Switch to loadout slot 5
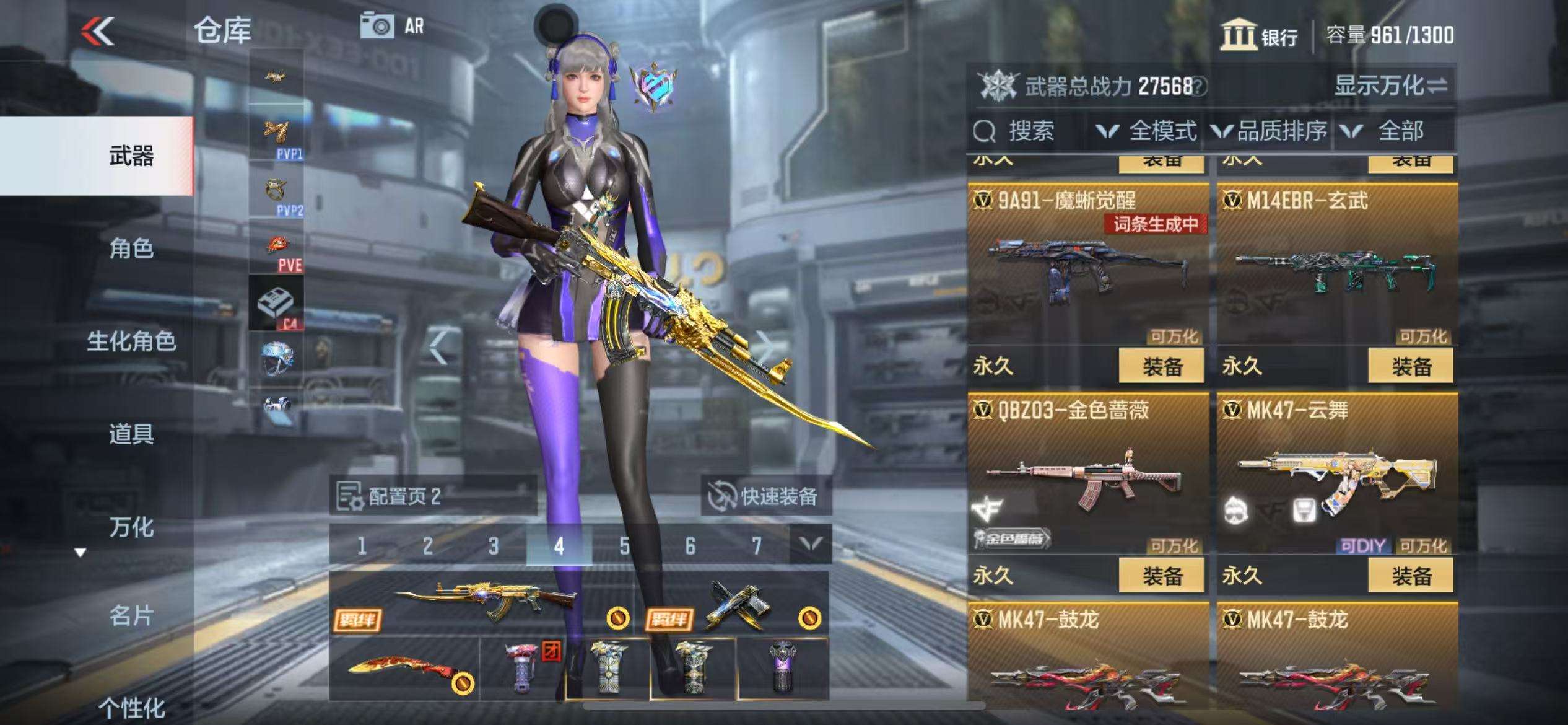1568x725 pixels. [x=624, y=546]
